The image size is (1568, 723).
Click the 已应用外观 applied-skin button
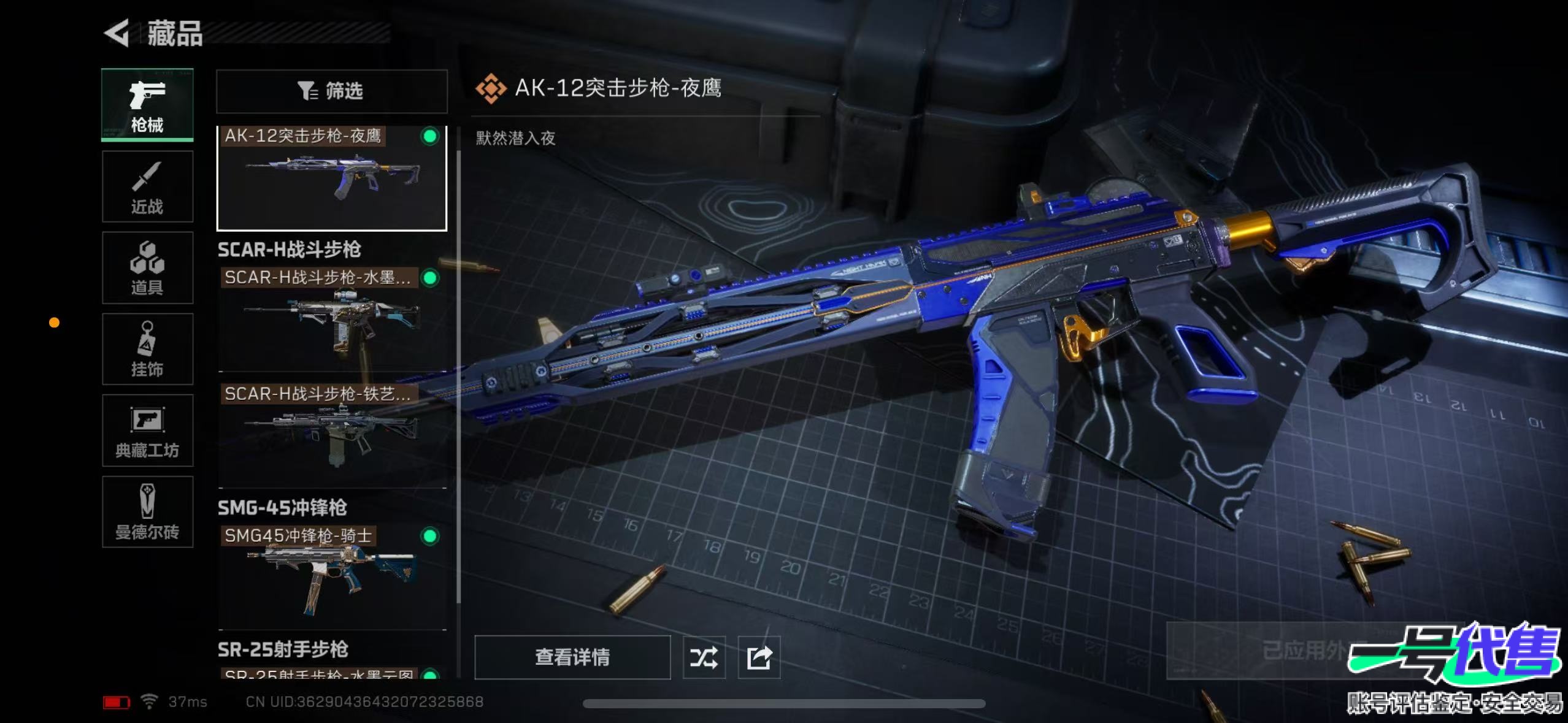(1301, 650)
